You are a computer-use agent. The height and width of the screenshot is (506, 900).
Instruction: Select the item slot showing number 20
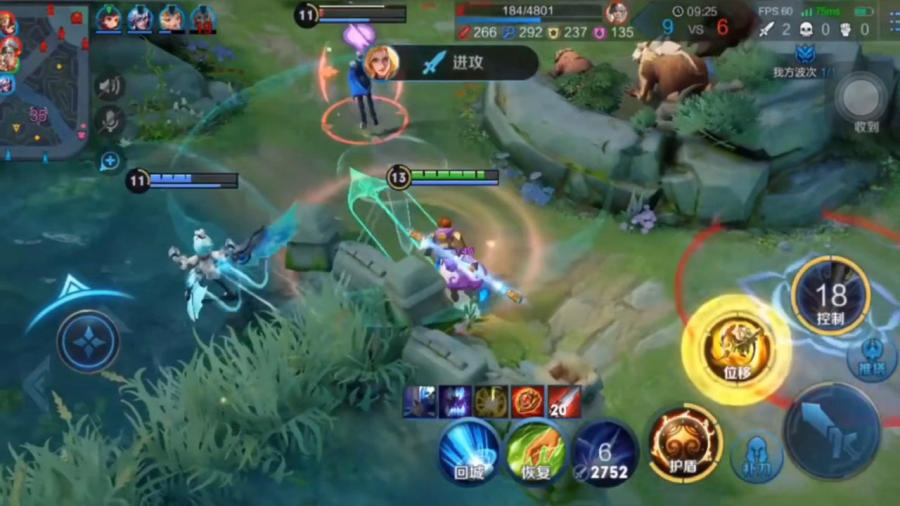pos(565,401)
